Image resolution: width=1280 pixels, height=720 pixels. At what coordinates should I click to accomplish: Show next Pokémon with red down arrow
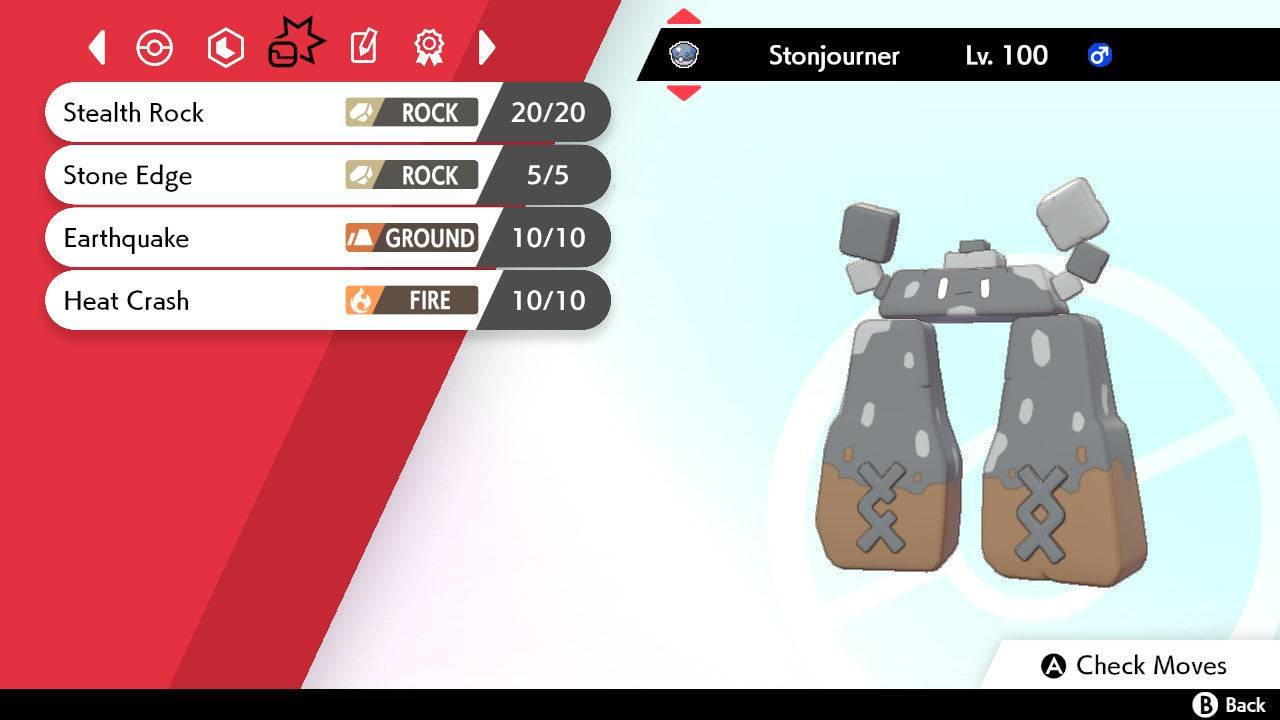tap(683, 92)
